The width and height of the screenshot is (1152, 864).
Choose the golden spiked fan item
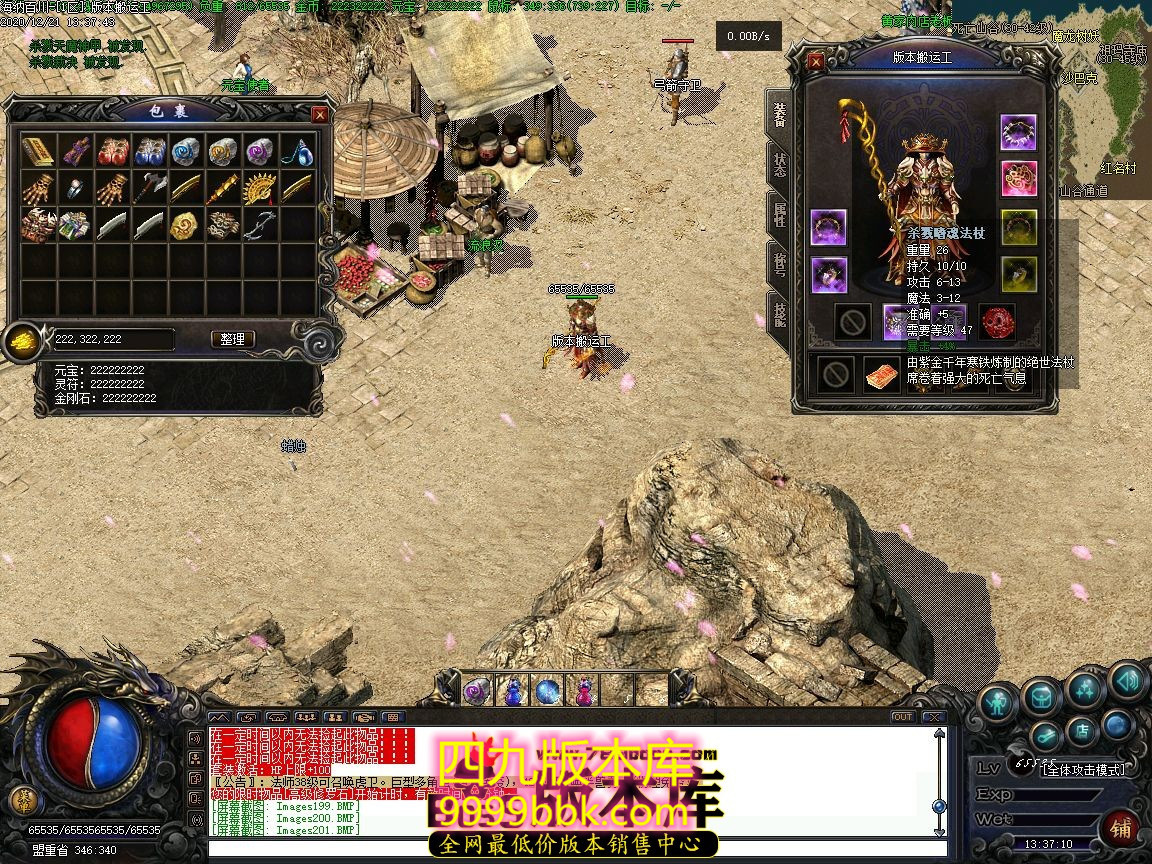259,188
